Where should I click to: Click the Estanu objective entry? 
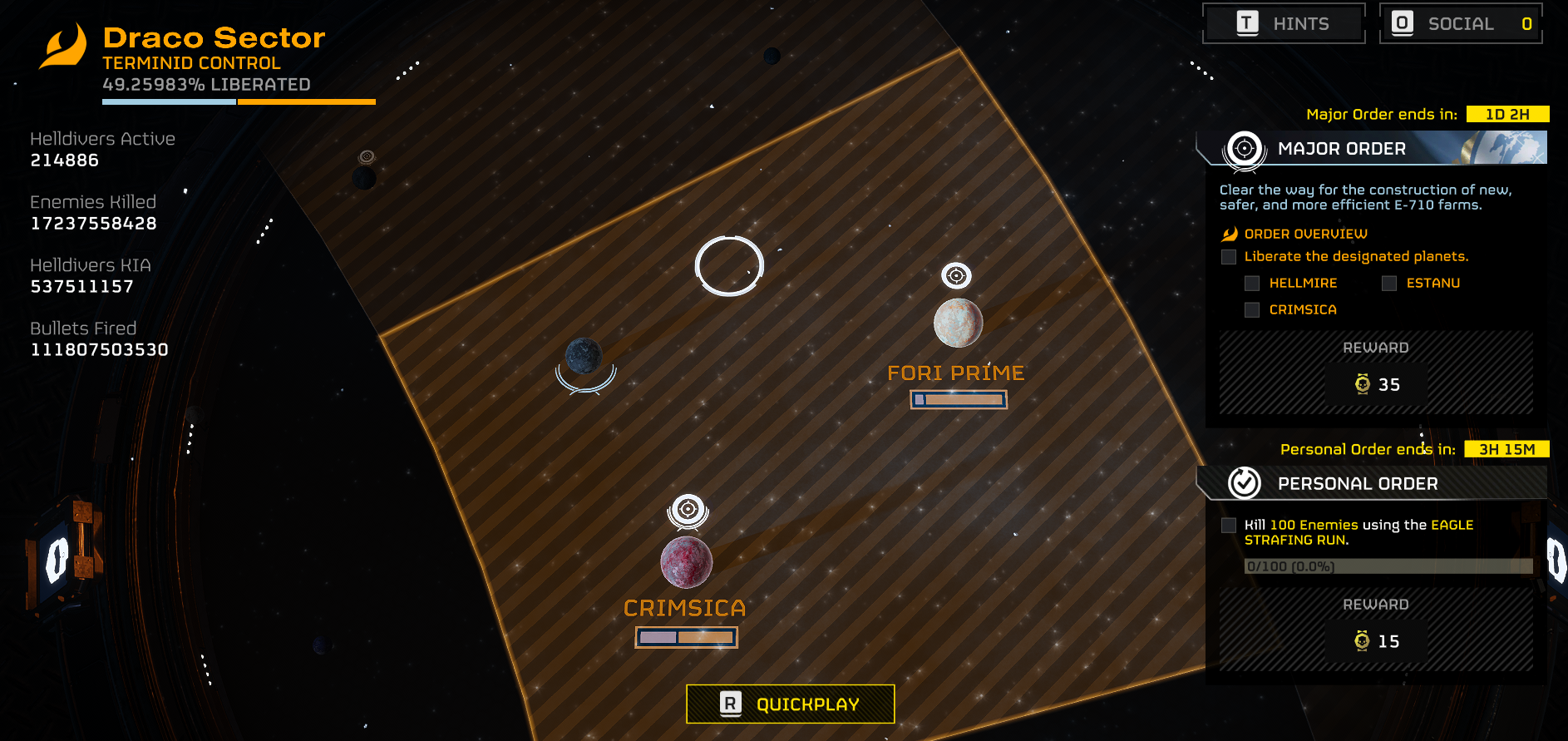[1432, 284]
